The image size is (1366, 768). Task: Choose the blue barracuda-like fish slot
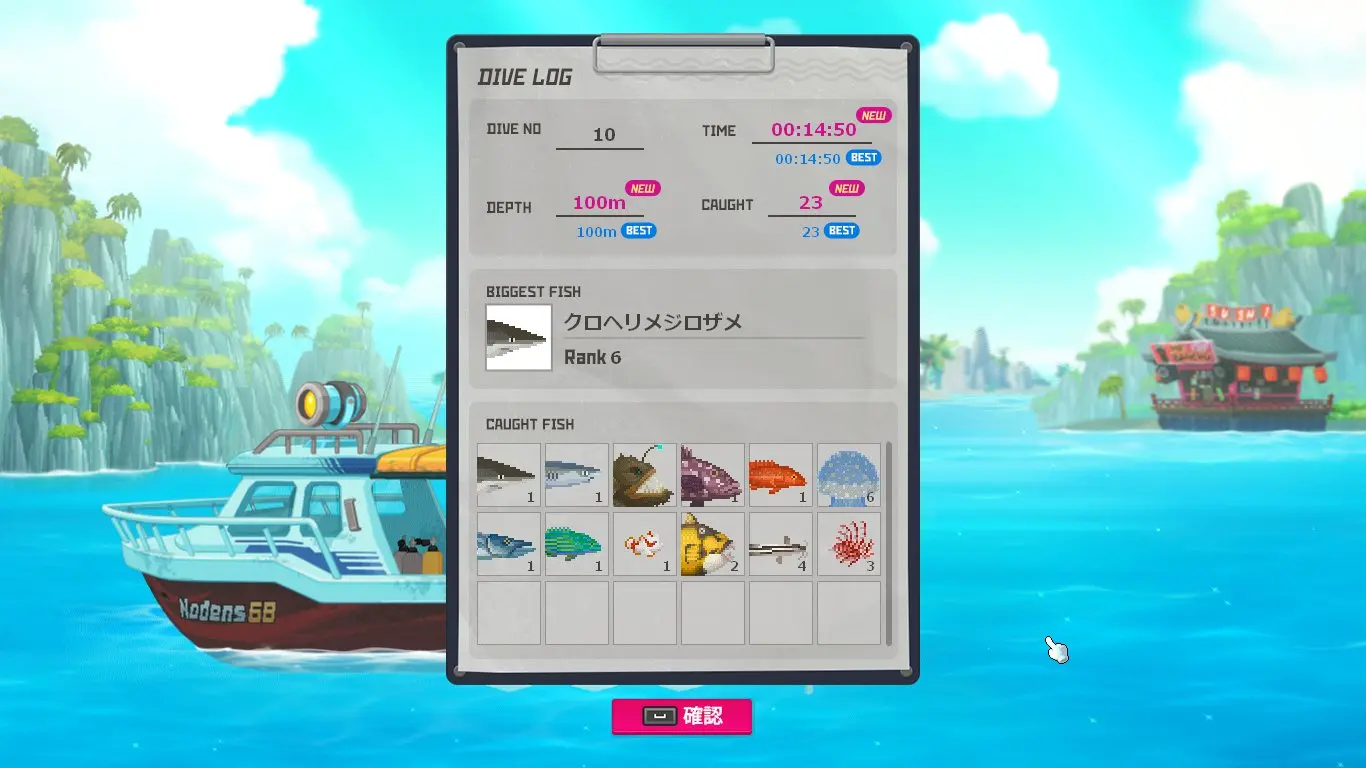509,544
